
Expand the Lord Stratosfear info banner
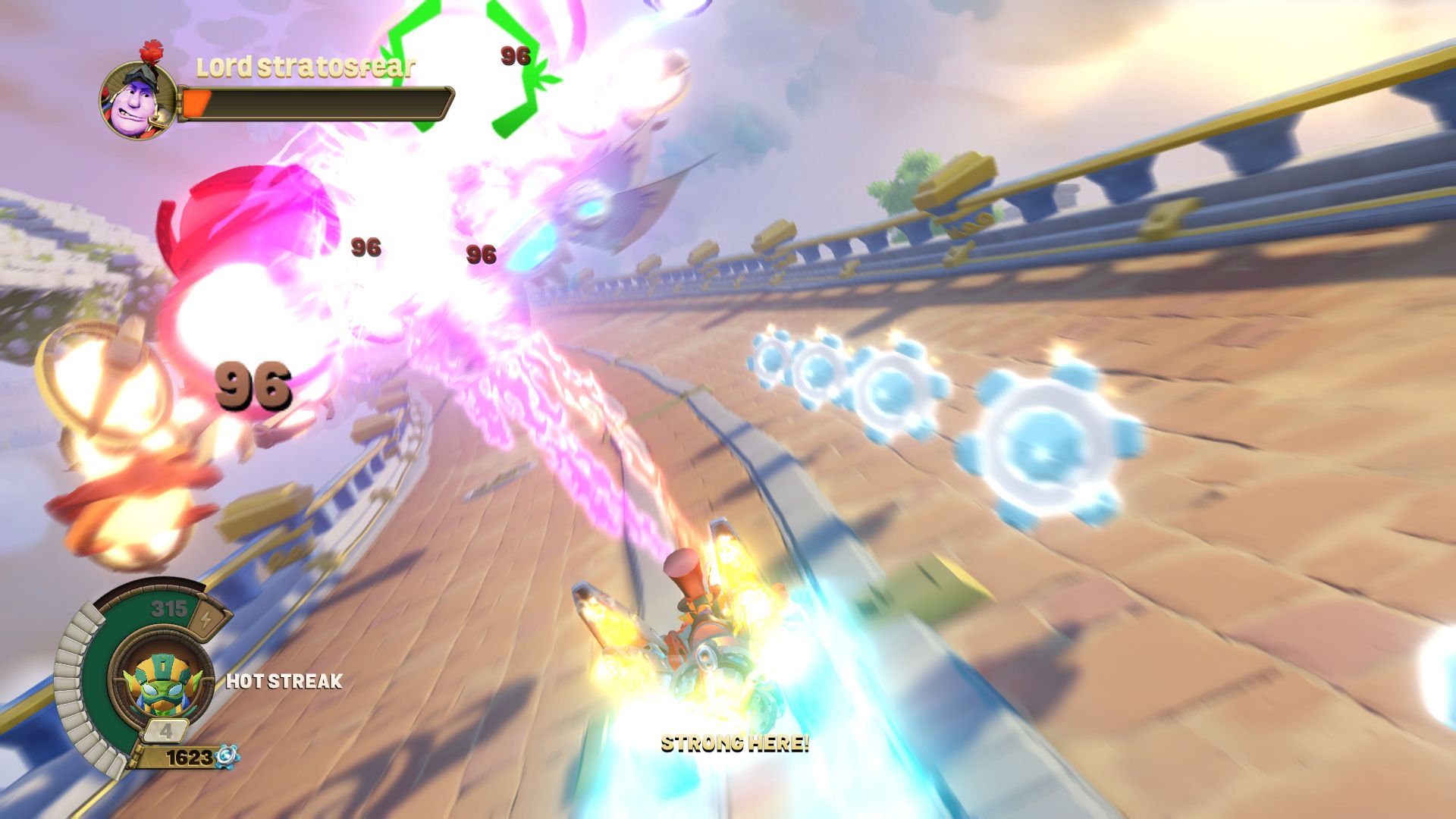pyautogui.click(x=303, y=68)
